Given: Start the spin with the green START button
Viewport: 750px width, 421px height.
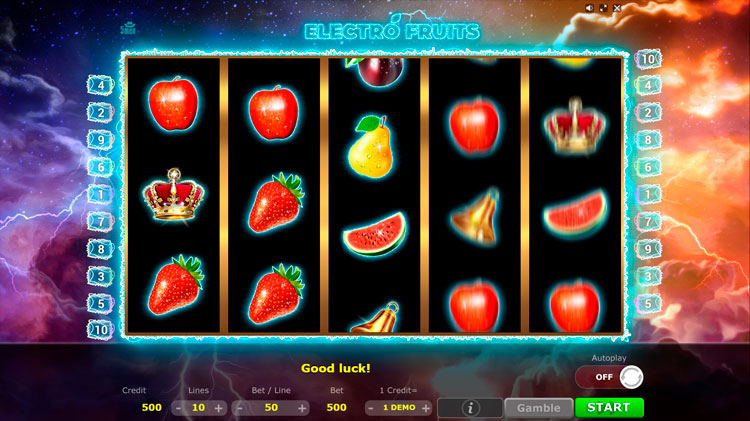Looking at the screenshot, I should point(609,408).
